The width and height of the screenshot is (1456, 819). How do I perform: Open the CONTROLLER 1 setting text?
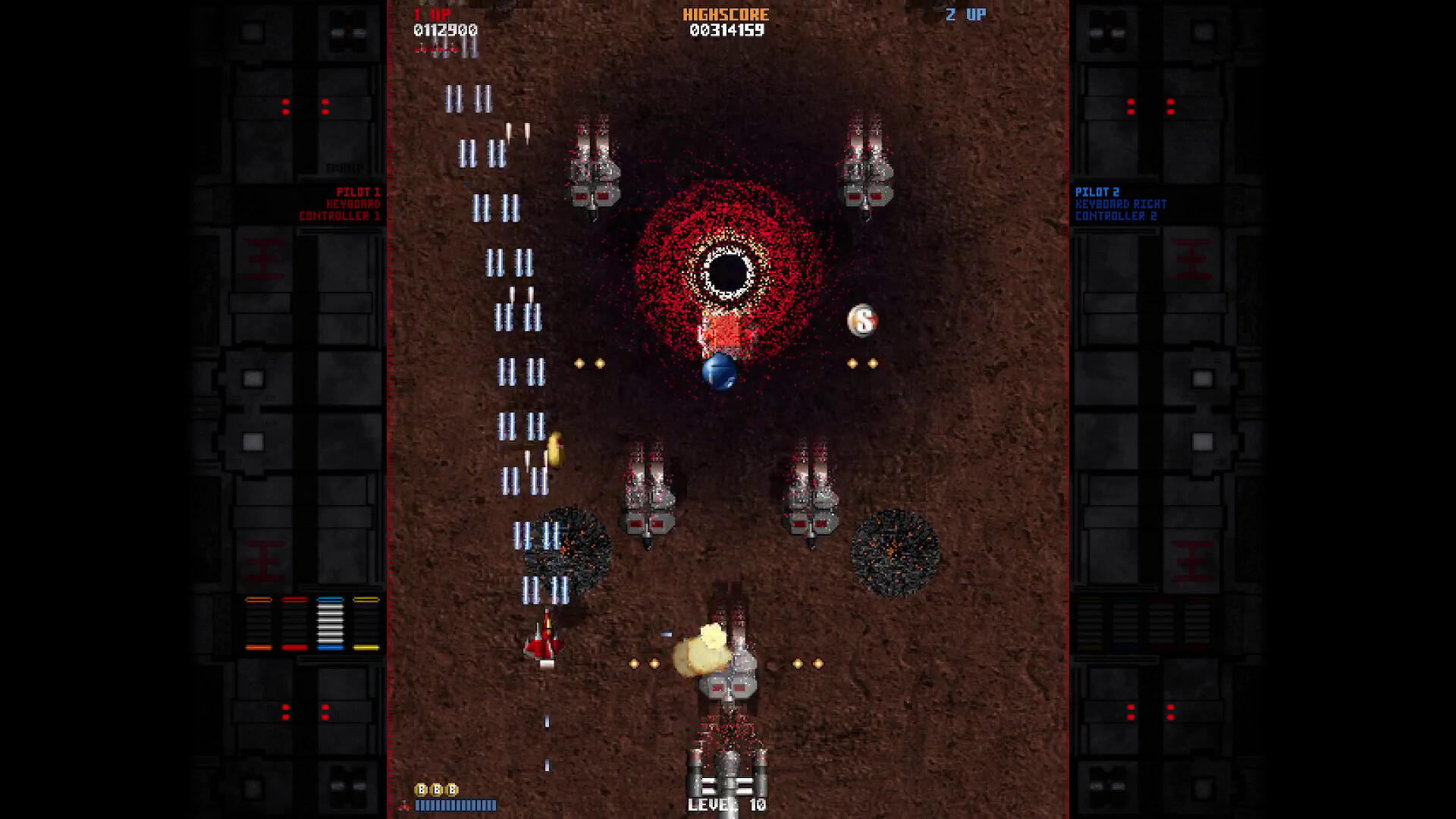pyautogui.click(x=350, y=214)
